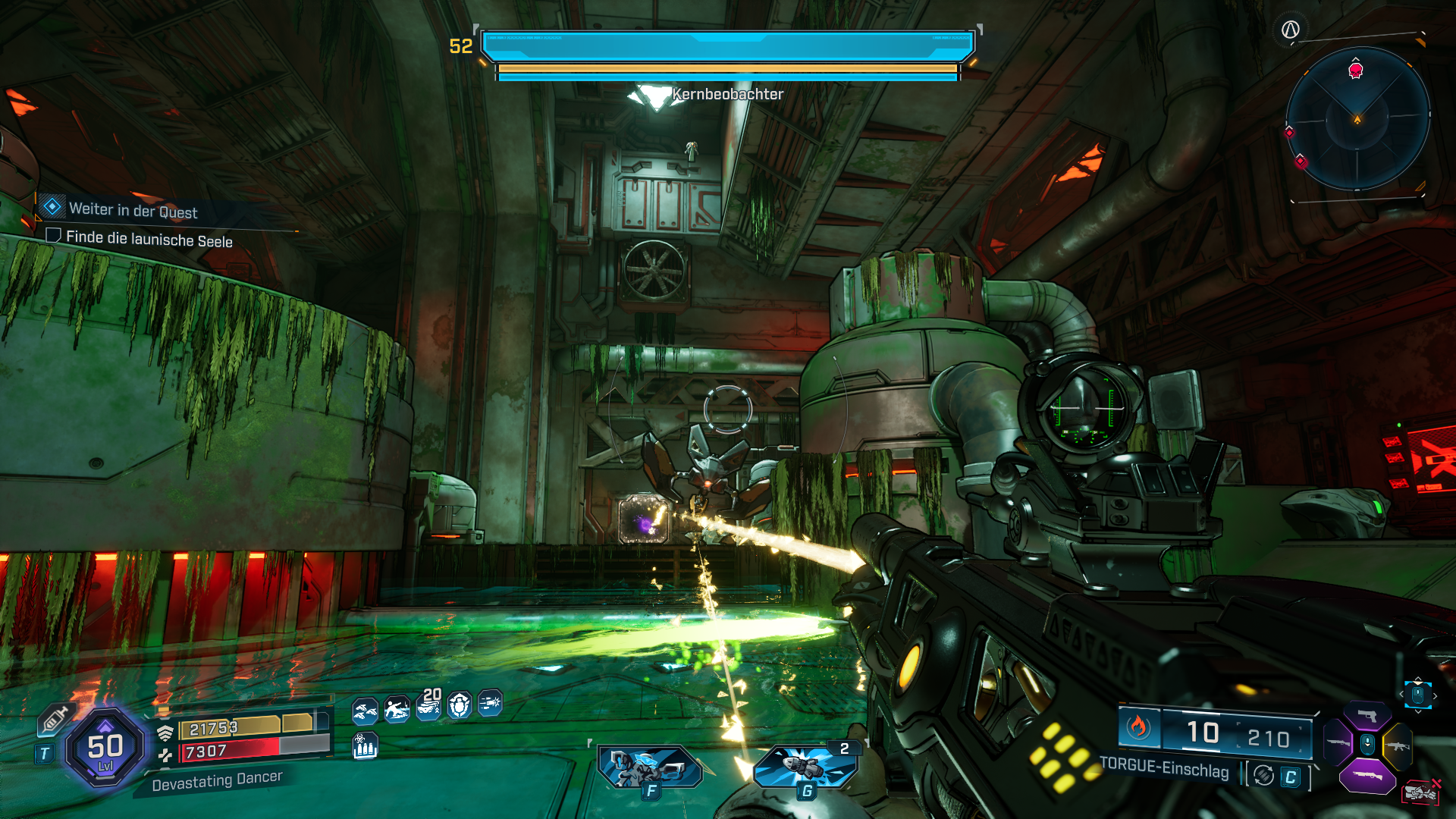Toggle the TORGUE-Einschlag weapon mode icon

(1263, 776)
